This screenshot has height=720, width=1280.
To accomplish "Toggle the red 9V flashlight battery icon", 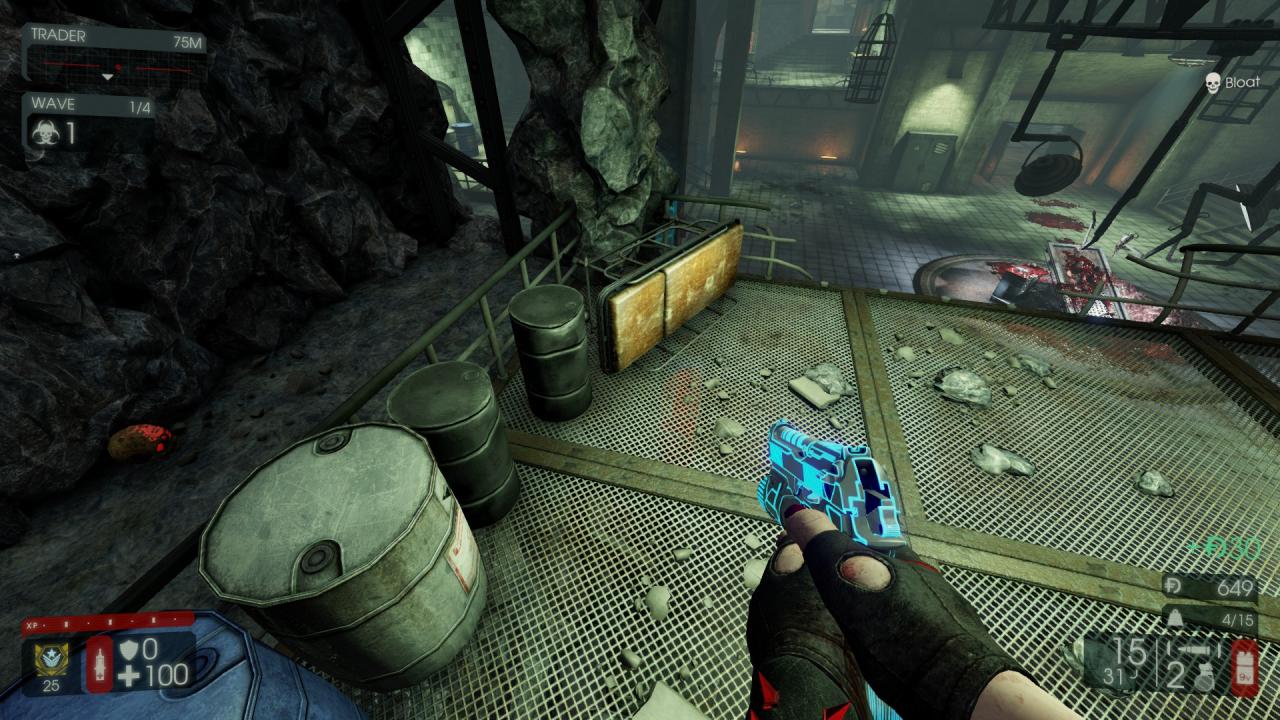I will (x=1244, y=666).
